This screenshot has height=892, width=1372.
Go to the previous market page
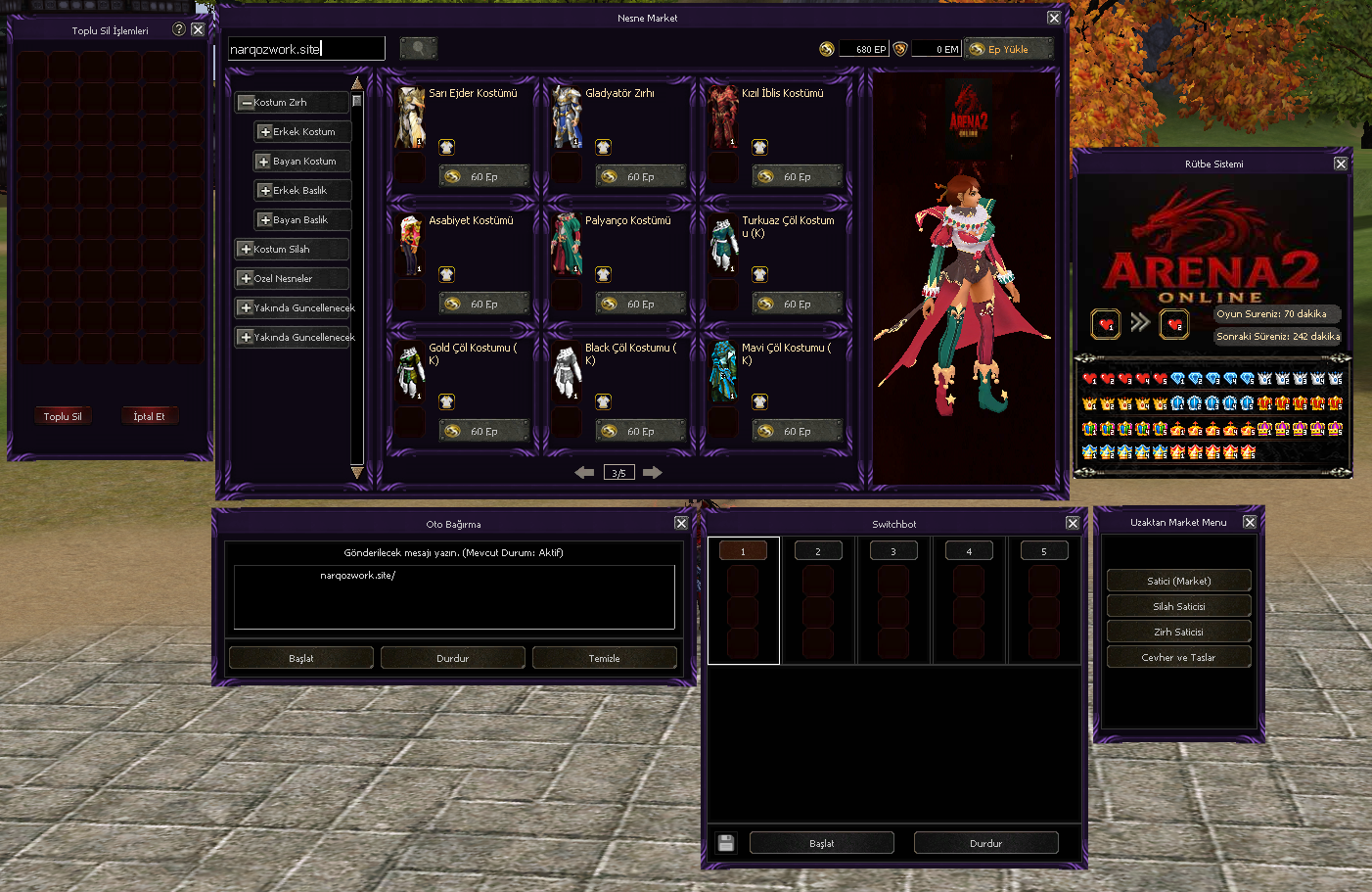584,473
